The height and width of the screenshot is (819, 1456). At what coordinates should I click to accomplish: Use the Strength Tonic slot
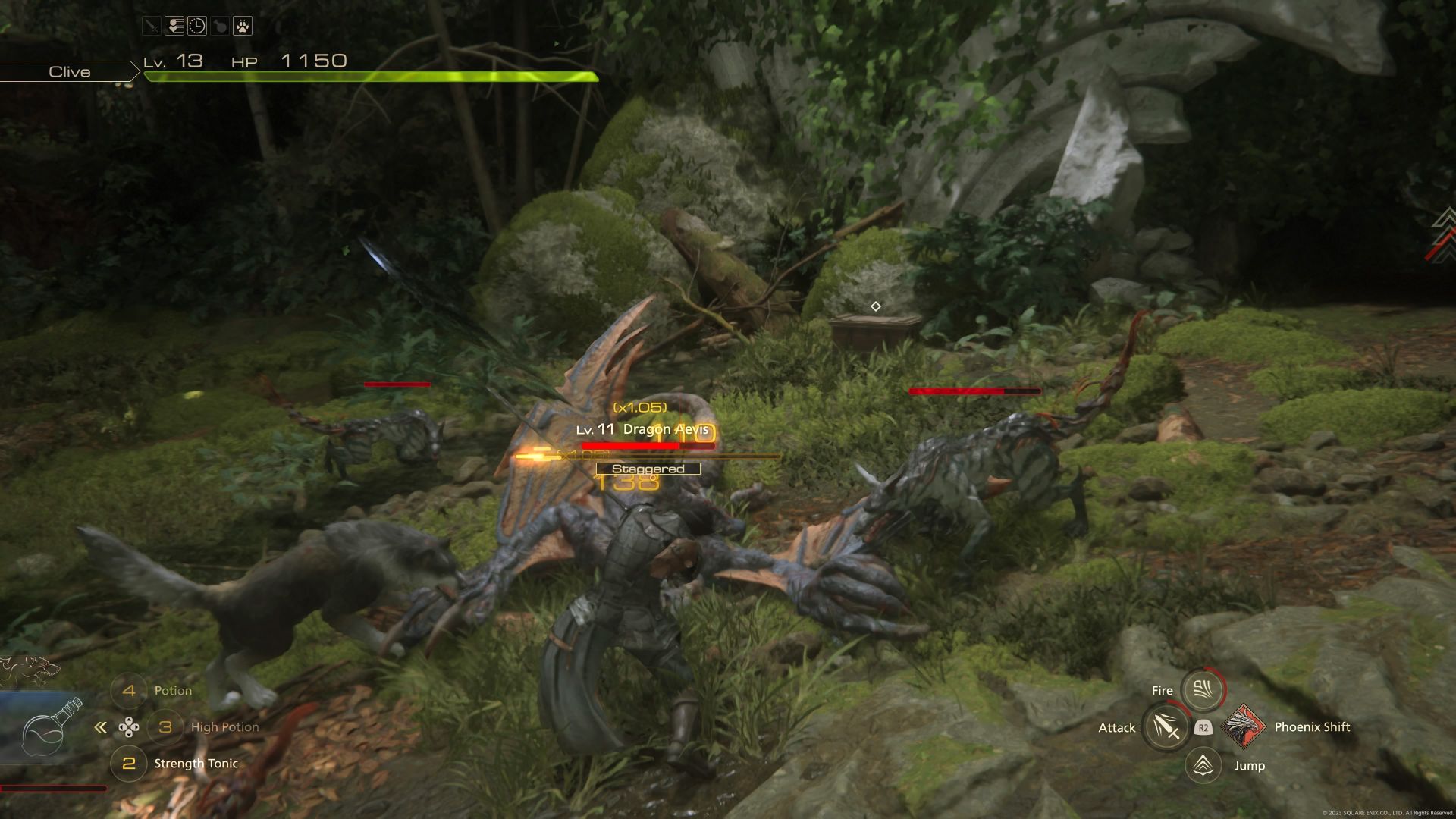(x=129, y=764)
